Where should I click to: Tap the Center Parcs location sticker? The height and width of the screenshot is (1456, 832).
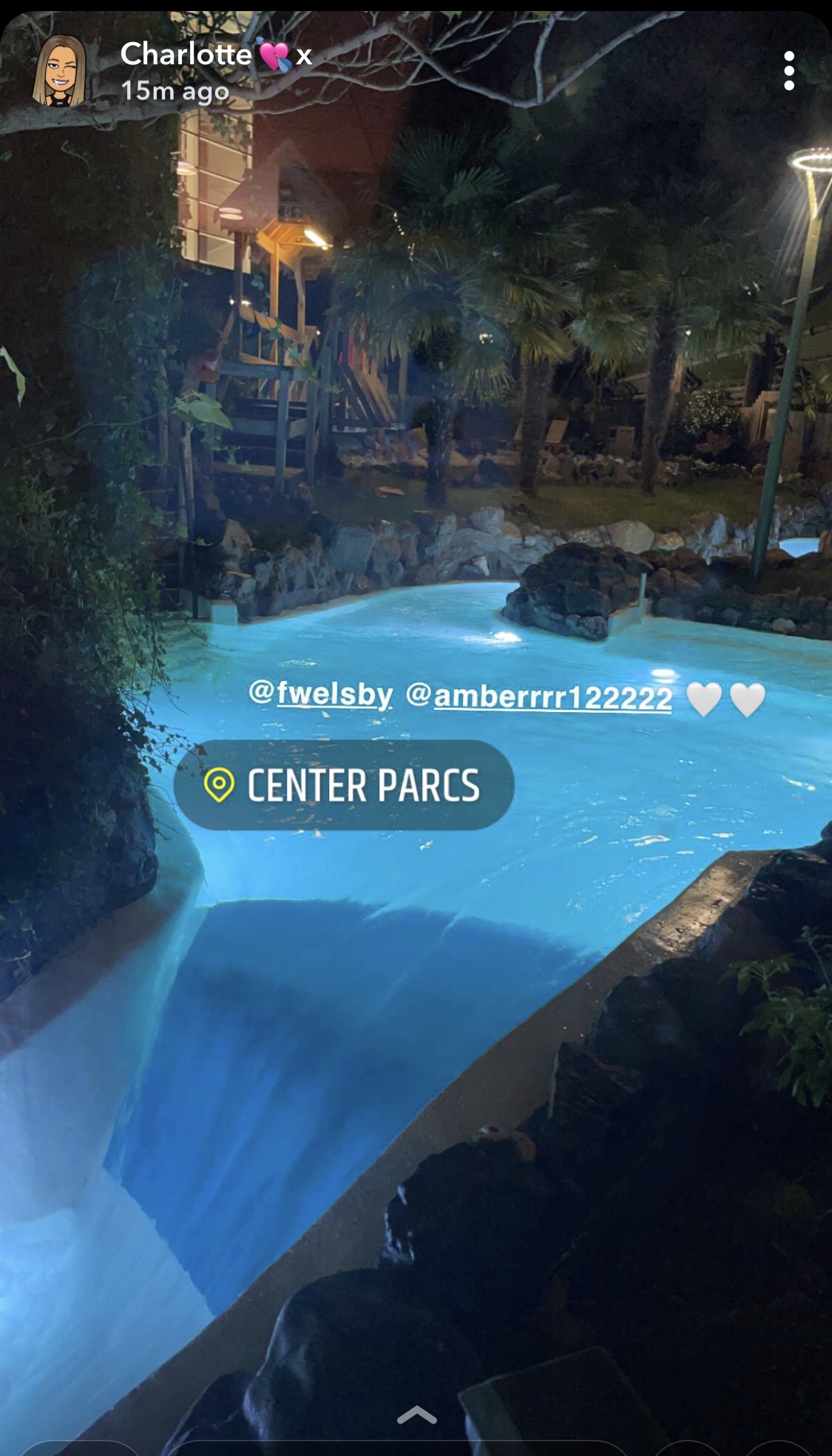[344, 785]
